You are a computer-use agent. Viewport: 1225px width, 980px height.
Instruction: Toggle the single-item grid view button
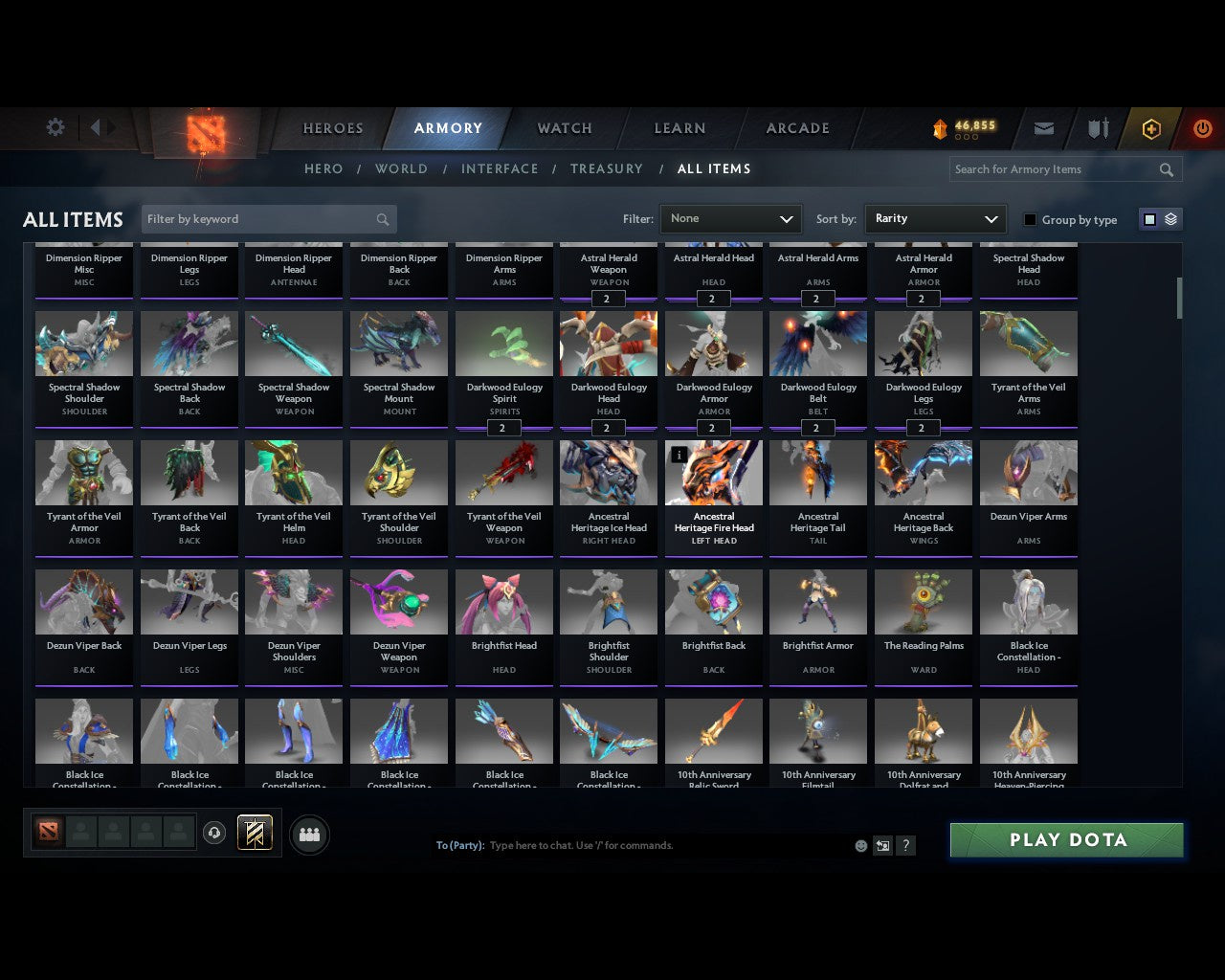(x=1149, y=218)
